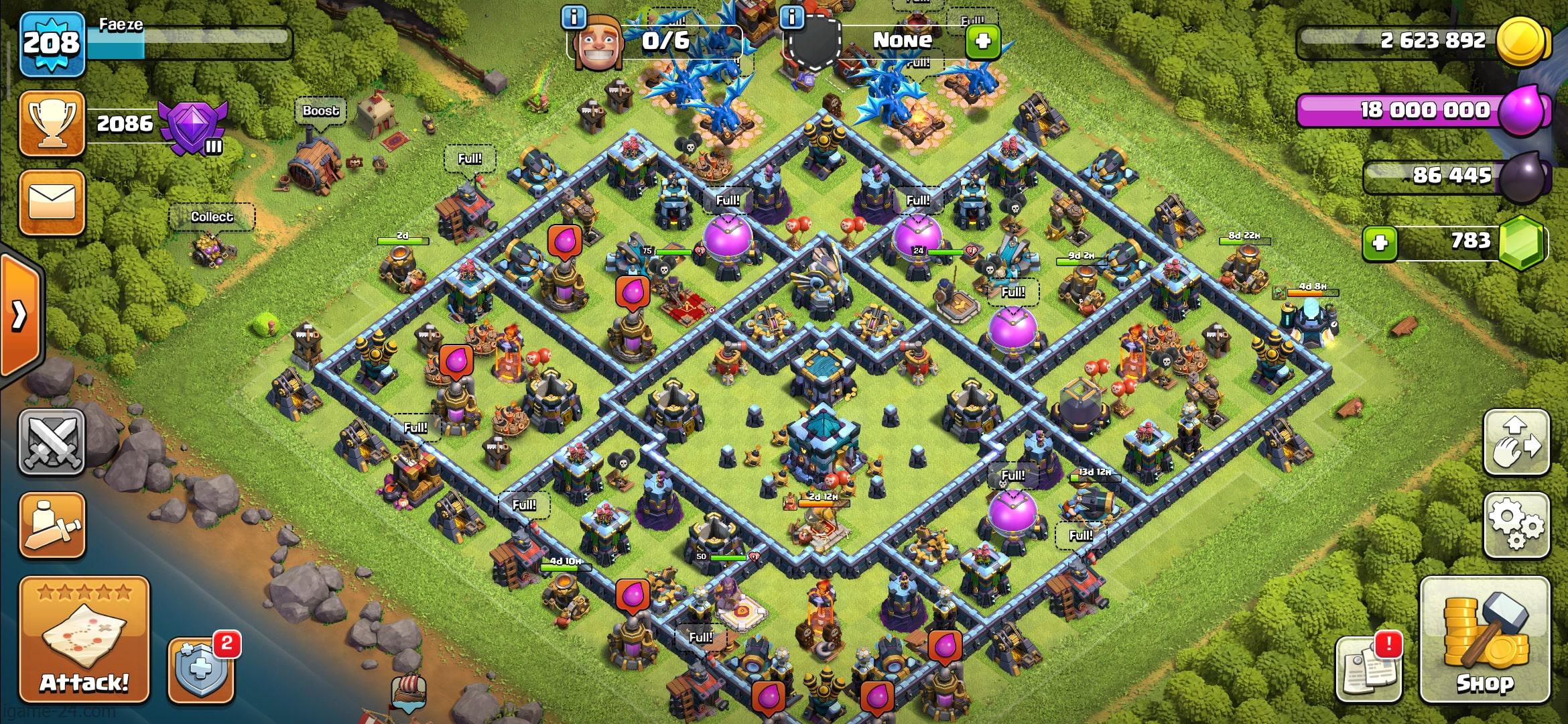Open the settings gears button
This screenshot has width=1568, height=724.
click(x=1516, y=525)
